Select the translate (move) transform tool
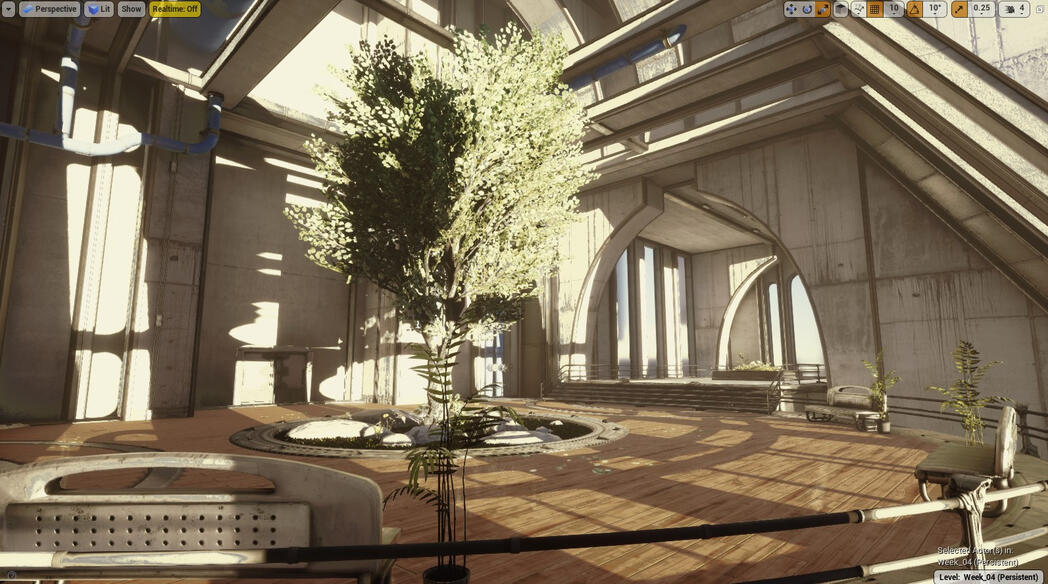Image resolution: width=1048 pixels, height=584 pixels. click(x=791, y=9)
